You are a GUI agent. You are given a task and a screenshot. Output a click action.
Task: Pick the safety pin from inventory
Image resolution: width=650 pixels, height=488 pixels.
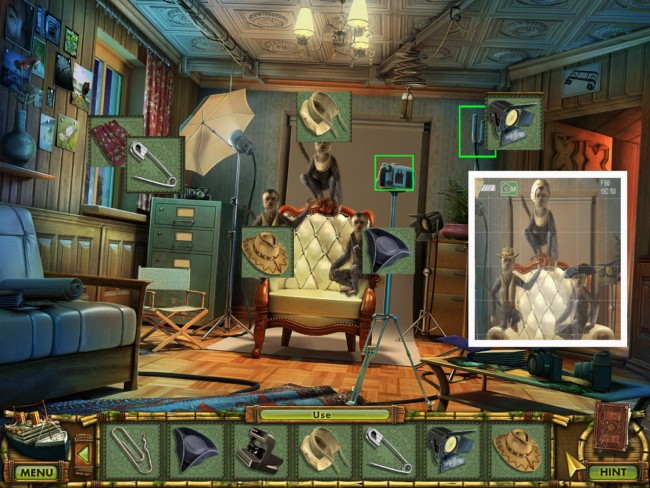coord(389,448)
